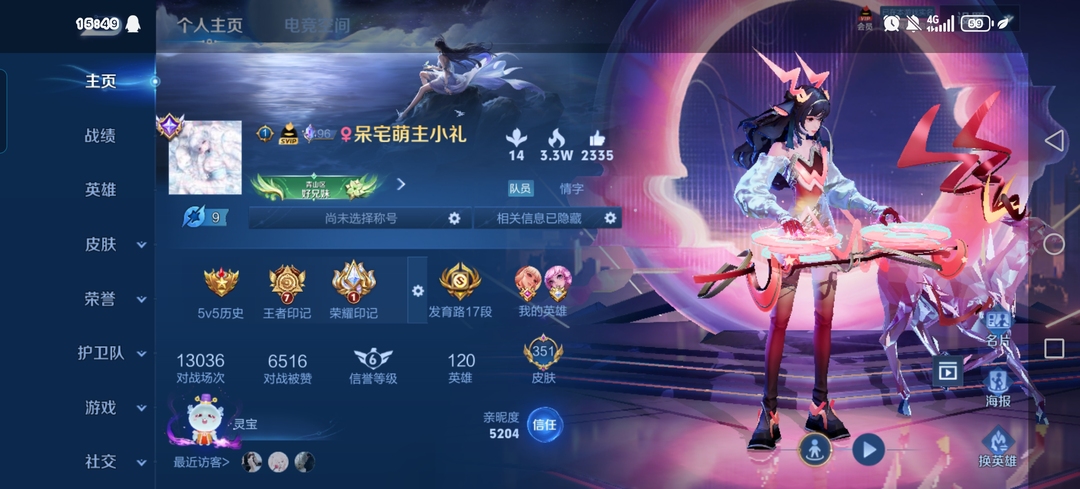View 我的英雄 hero showcase
This screenshot has height=489, width=1080.
pos(542,291)
